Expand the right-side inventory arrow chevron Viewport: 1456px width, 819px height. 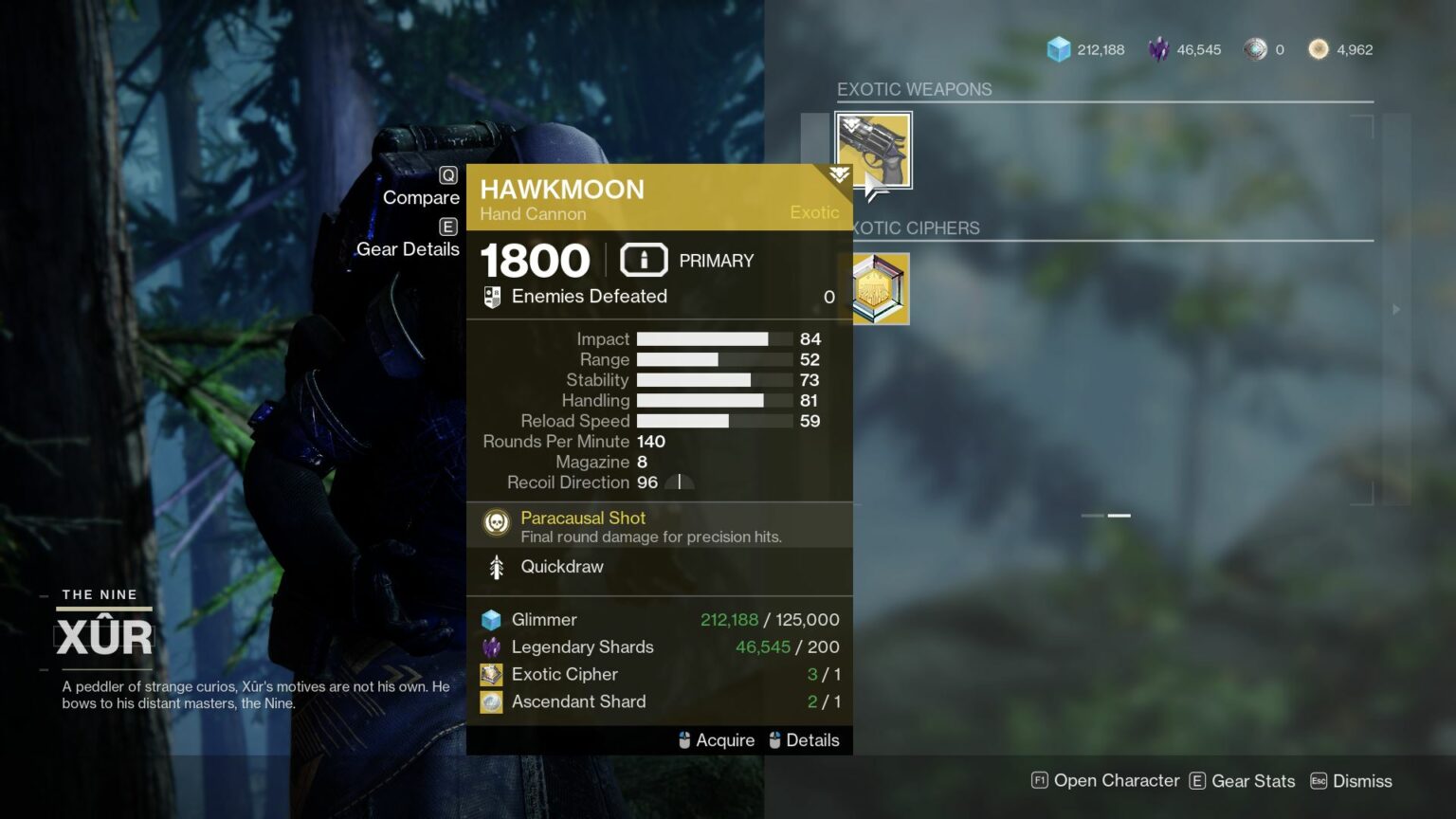tap(1395, 308)
